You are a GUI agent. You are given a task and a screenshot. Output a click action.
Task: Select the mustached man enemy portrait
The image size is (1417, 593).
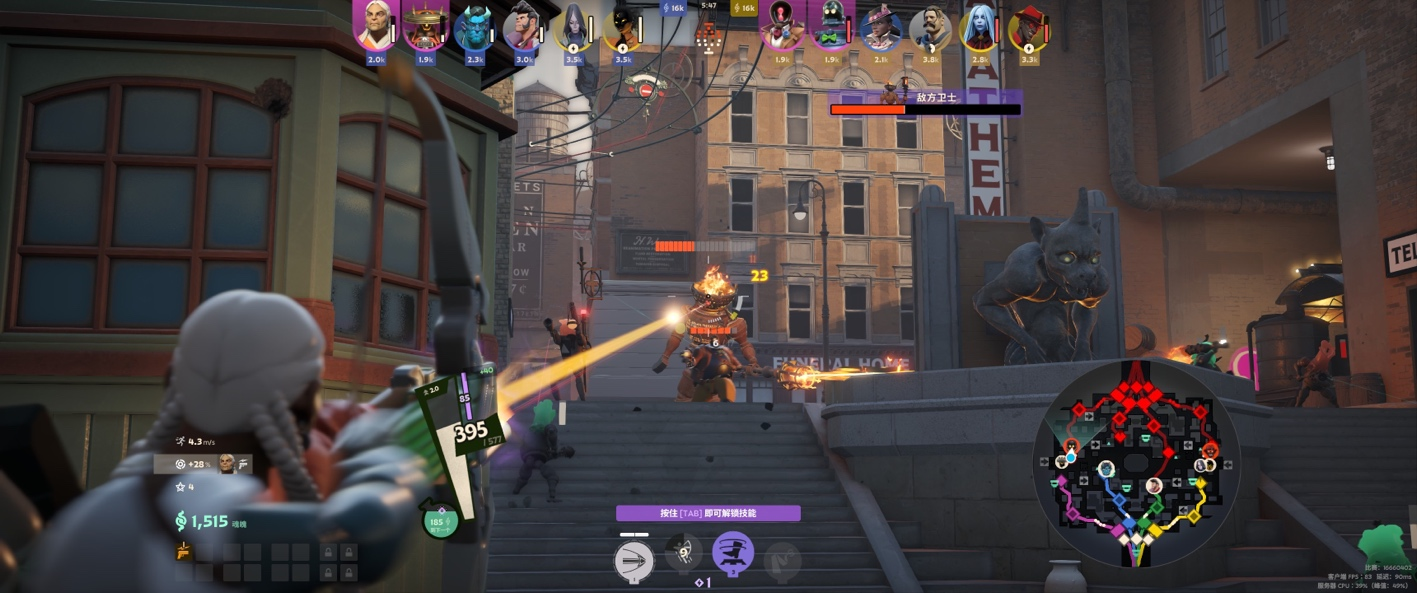pyautogui.click(x=930, y=28)
